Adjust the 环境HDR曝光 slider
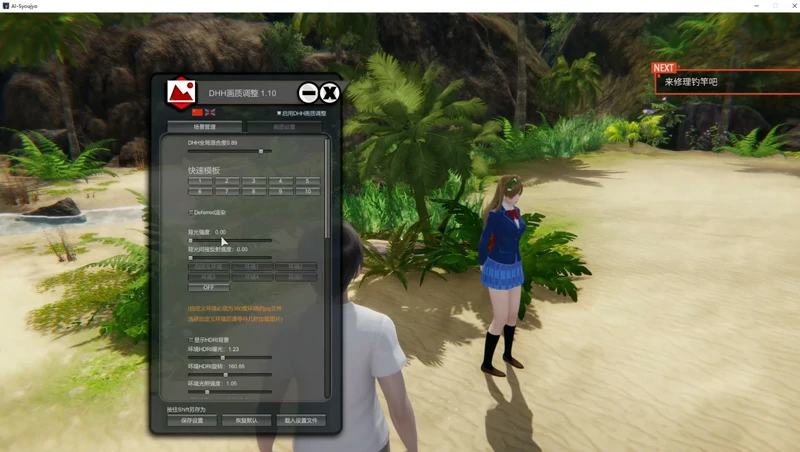Screen dimensions: 800x452 pos(222,357)
